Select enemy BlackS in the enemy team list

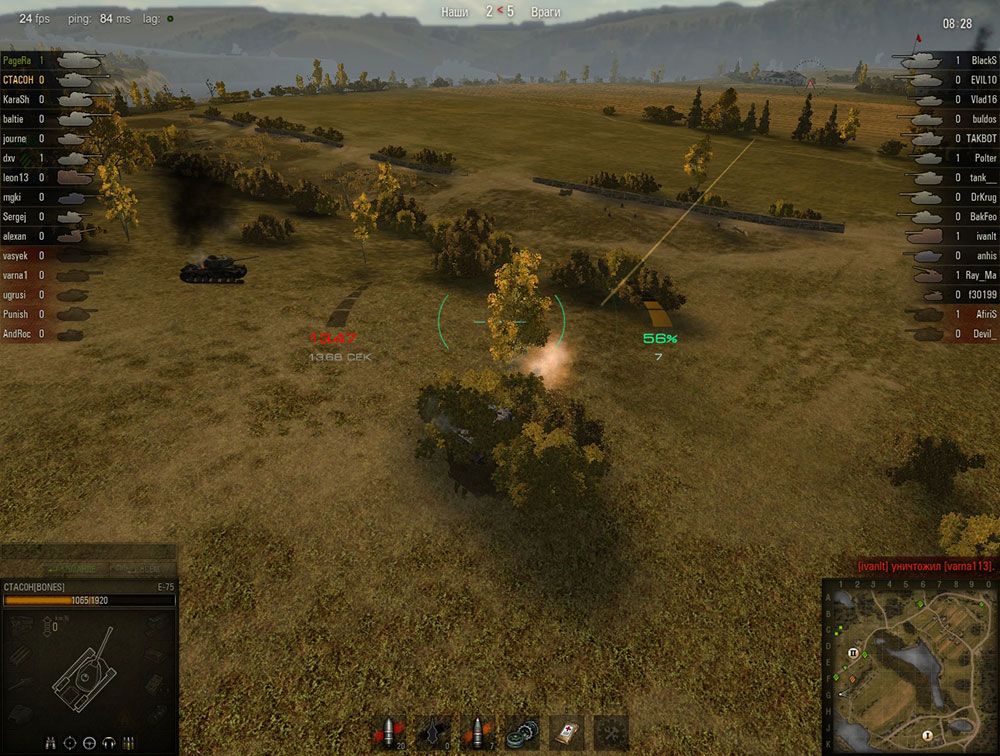coord(983,61)
